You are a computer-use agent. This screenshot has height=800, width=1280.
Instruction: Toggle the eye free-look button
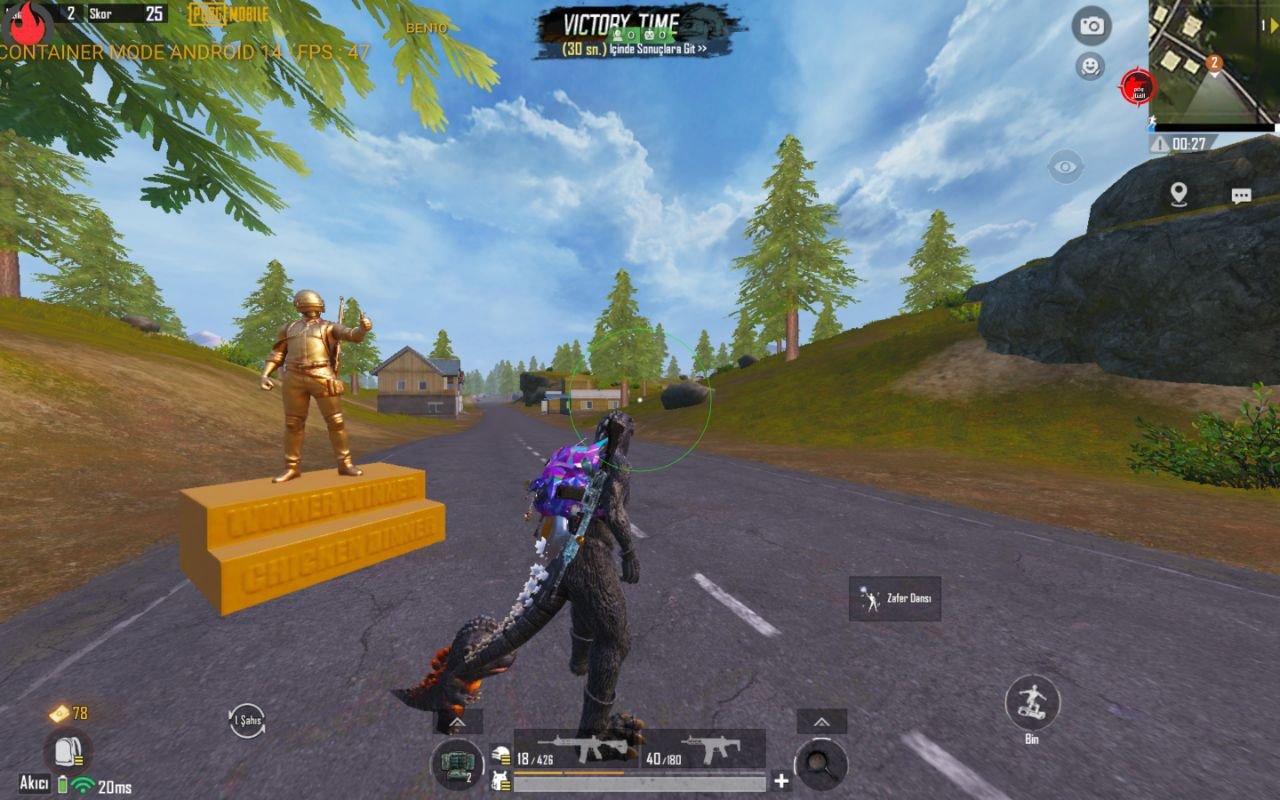(x=1066, y=166)
